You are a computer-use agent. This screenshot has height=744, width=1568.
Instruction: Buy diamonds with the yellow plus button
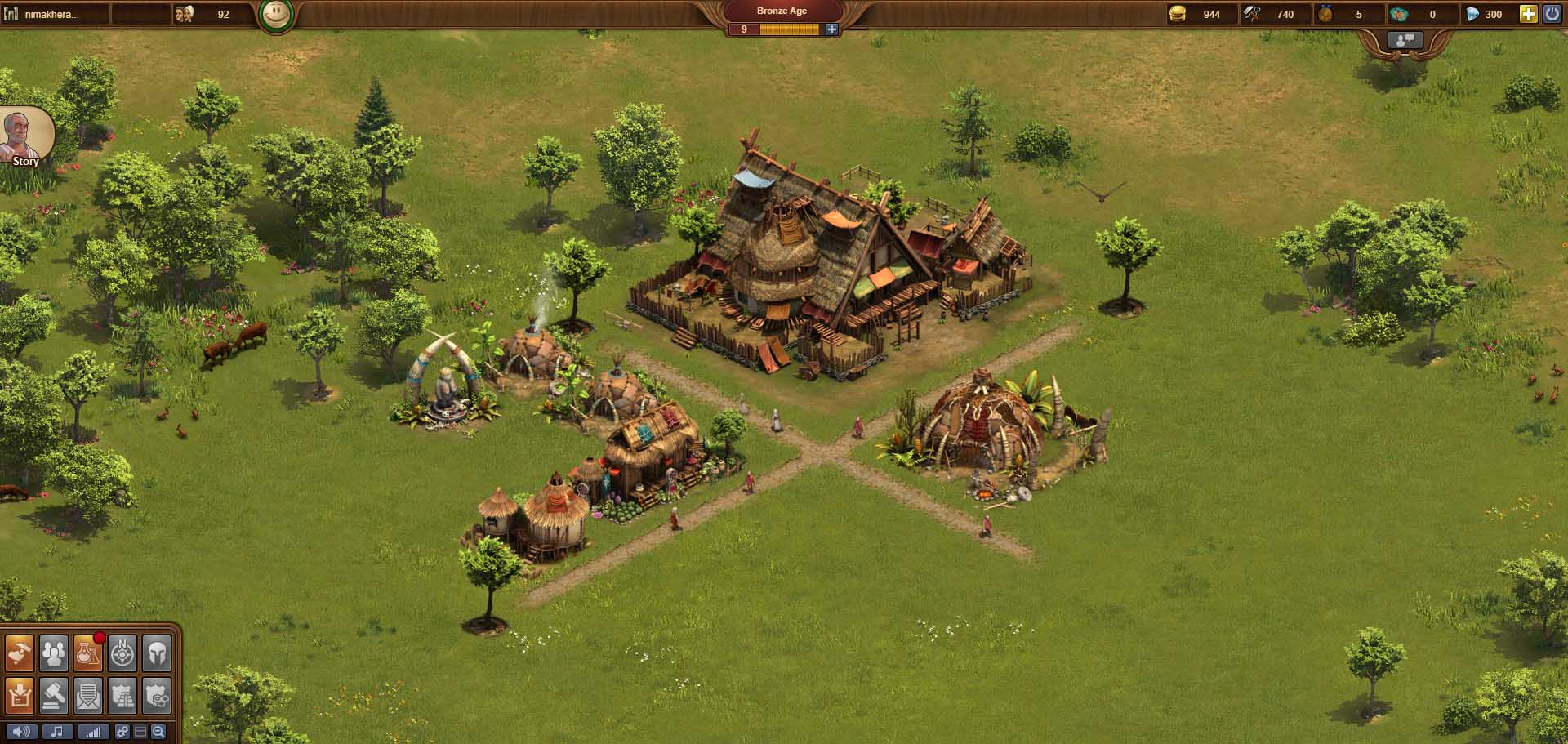(x=1528, y=14)
